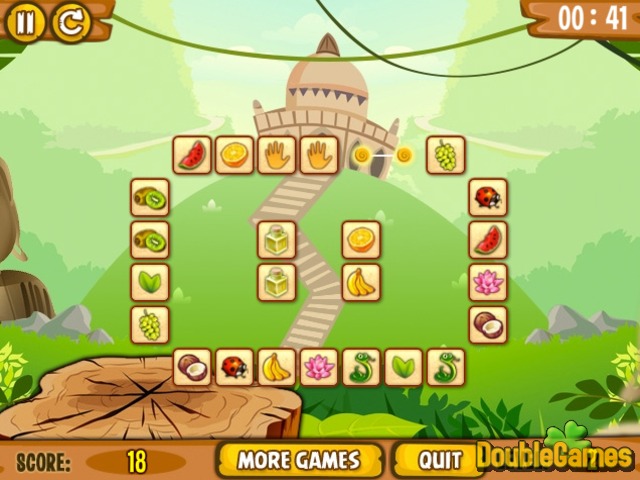Quit the current game
Image resolution: width=640 pixels, height=480 pixels.
pyautogui.click(x=439, y=460)
